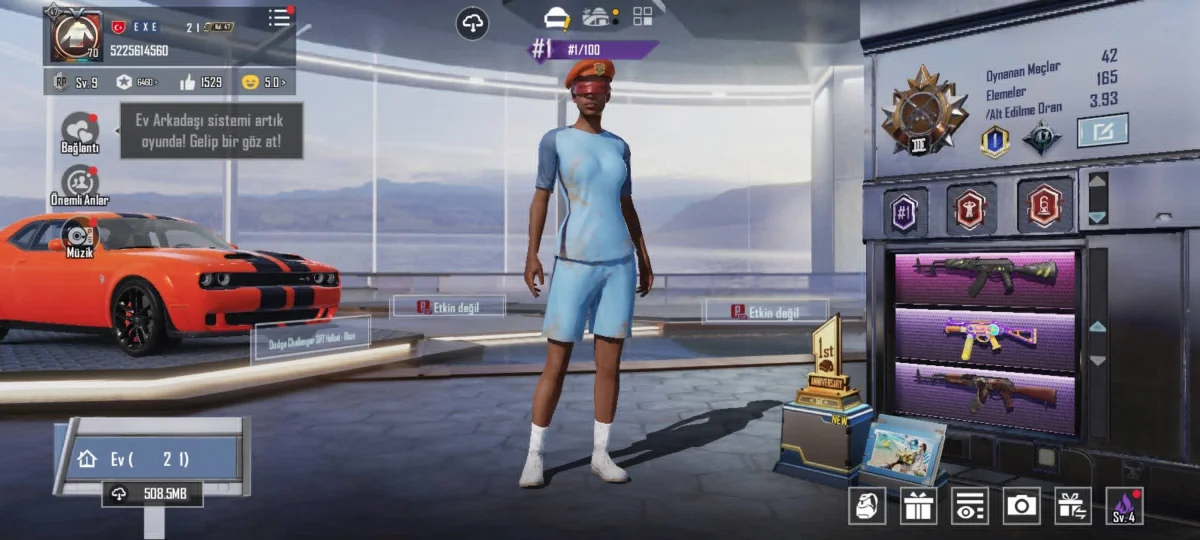The height and width of the screenshot is (540, 1200).
Task: Open the list menu at top left
Action: [280, 17]
